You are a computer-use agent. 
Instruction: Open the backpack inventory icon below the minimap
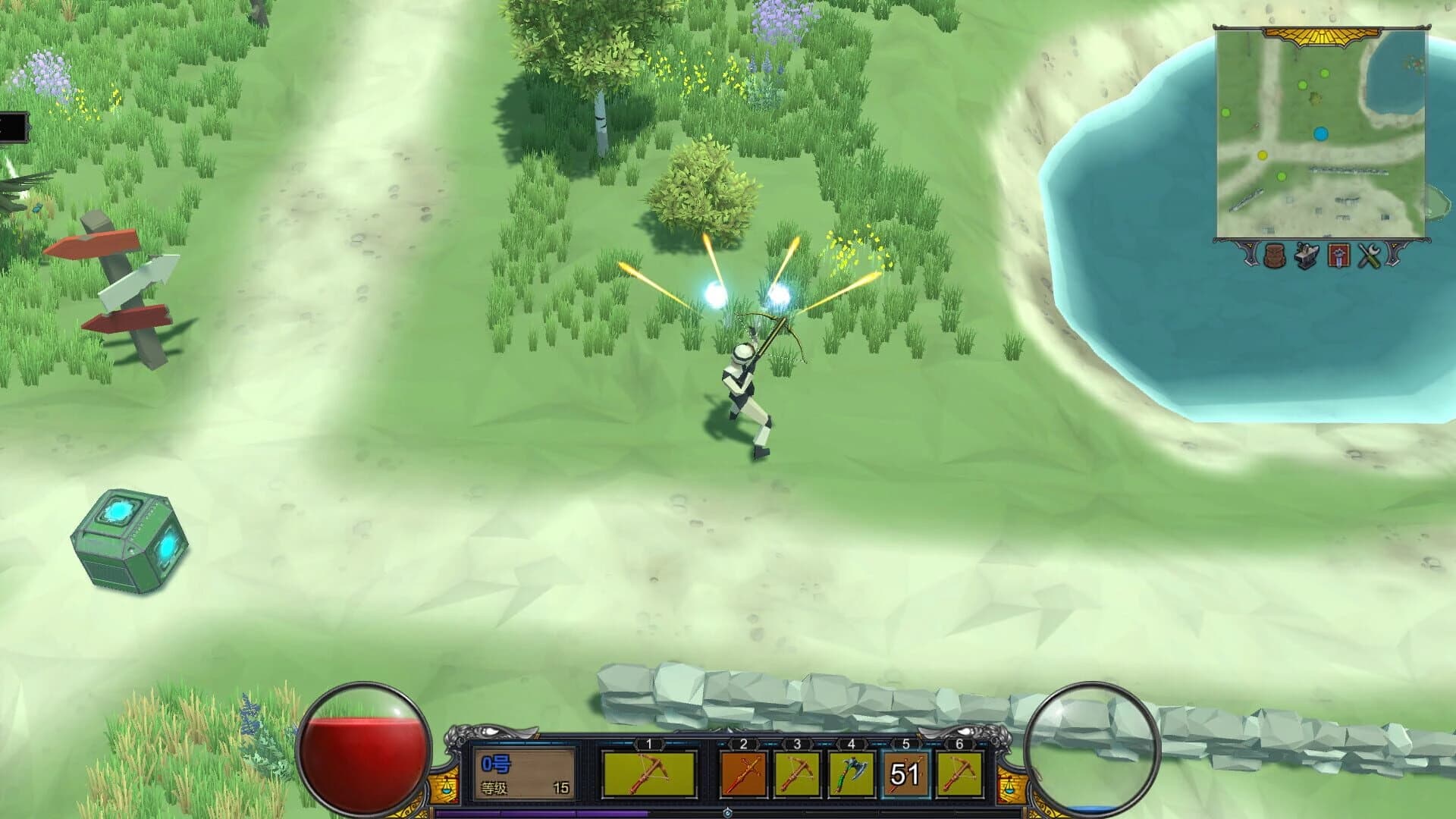[1274, 256]
